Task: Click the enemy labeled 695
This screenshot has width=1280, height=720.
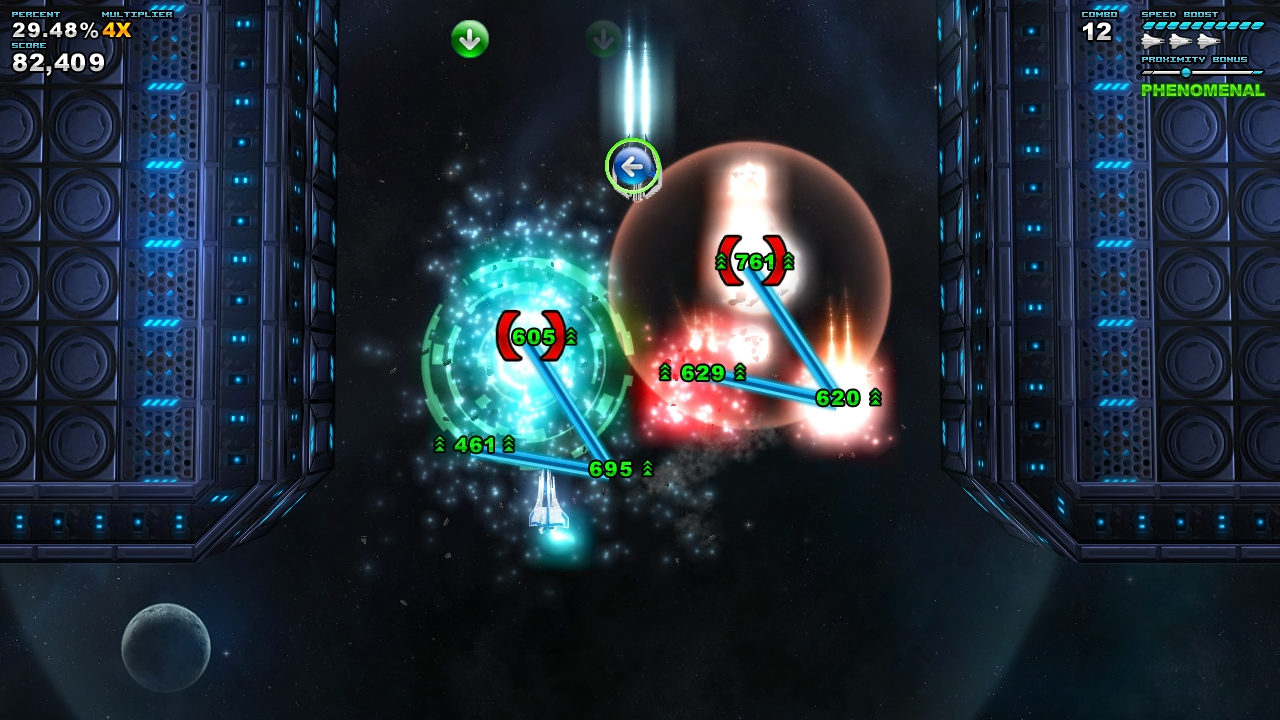Action: pyautogui.click(x=612, y=467)
